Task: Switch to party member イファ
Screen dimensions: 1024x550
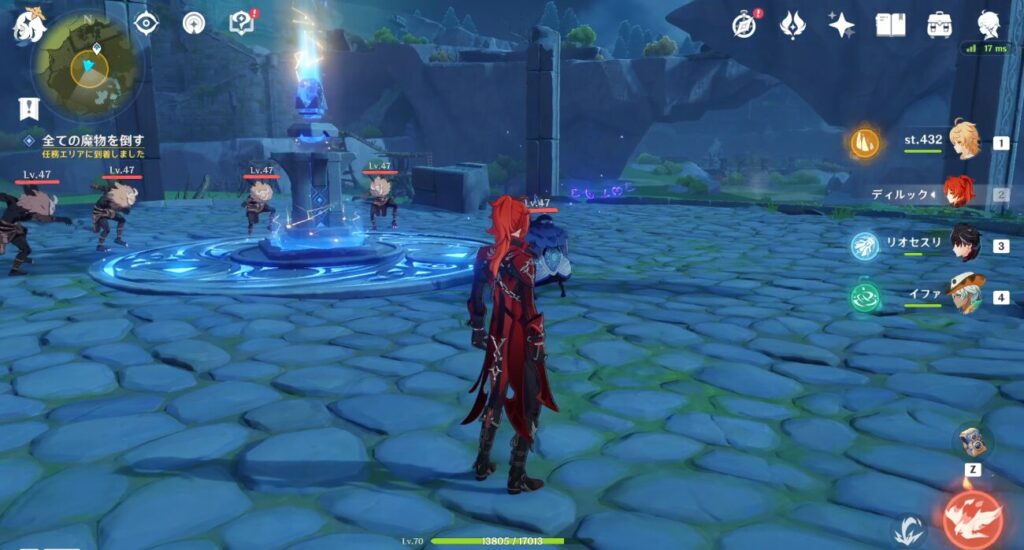Action: 962,296
